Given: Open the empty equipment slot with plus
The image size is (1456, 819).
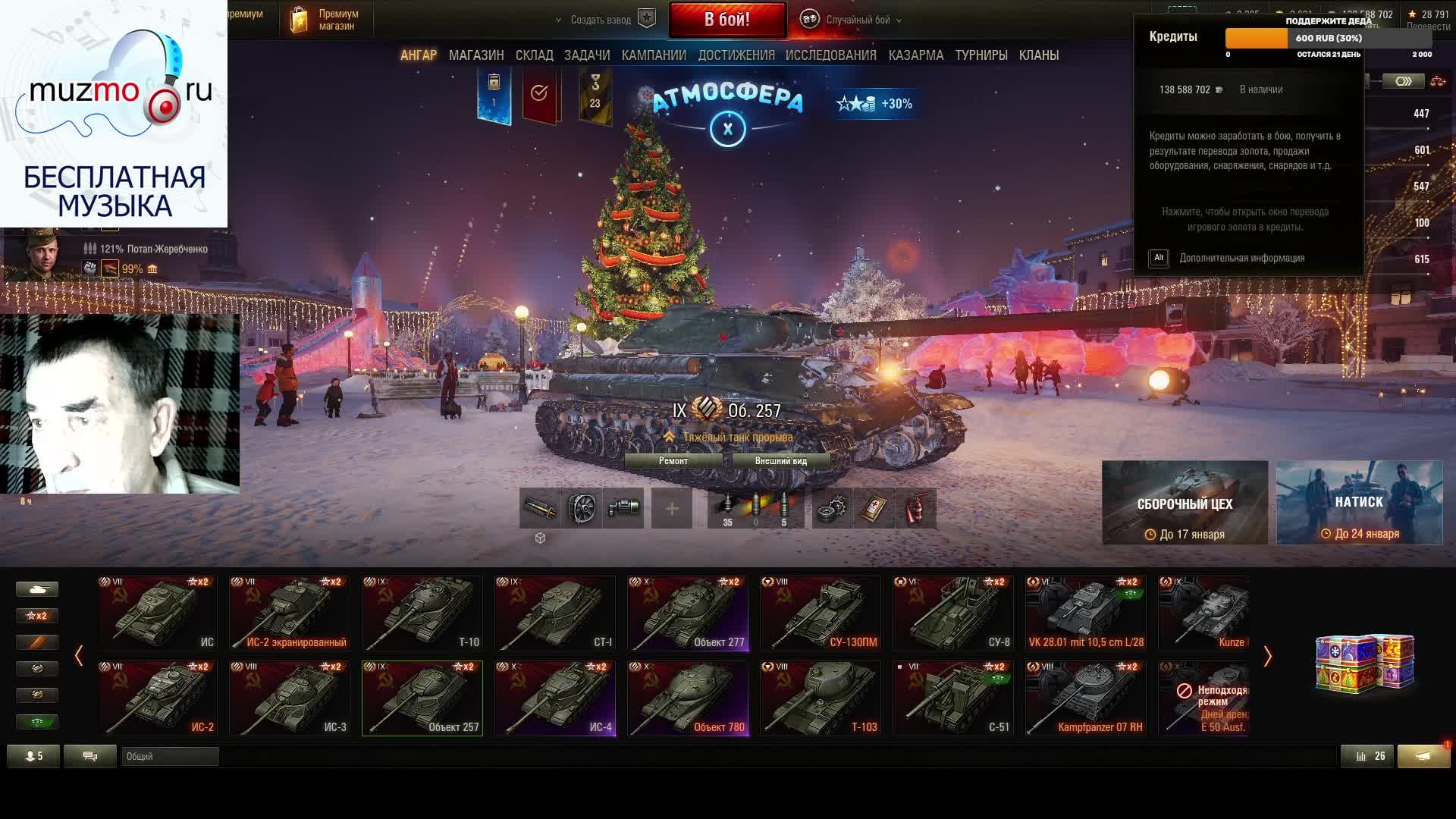Looking at the screenshot, I should pos(672,508).
